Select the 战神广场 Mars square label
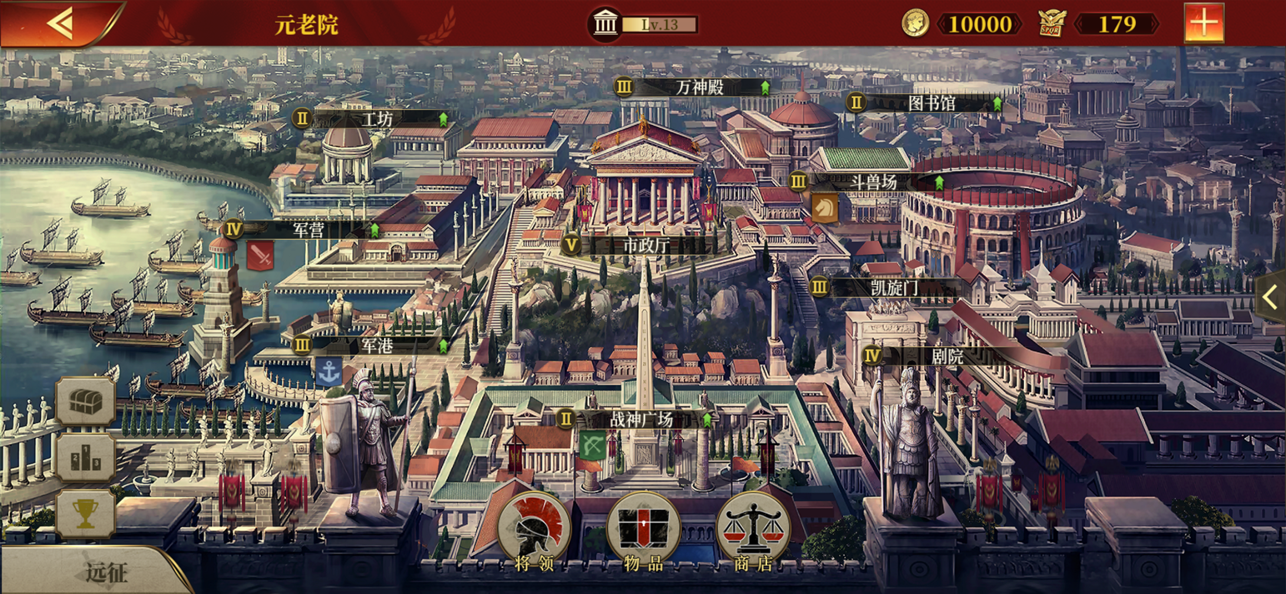The width and height of the screenshot is (1286, 594). coord(641,420)
